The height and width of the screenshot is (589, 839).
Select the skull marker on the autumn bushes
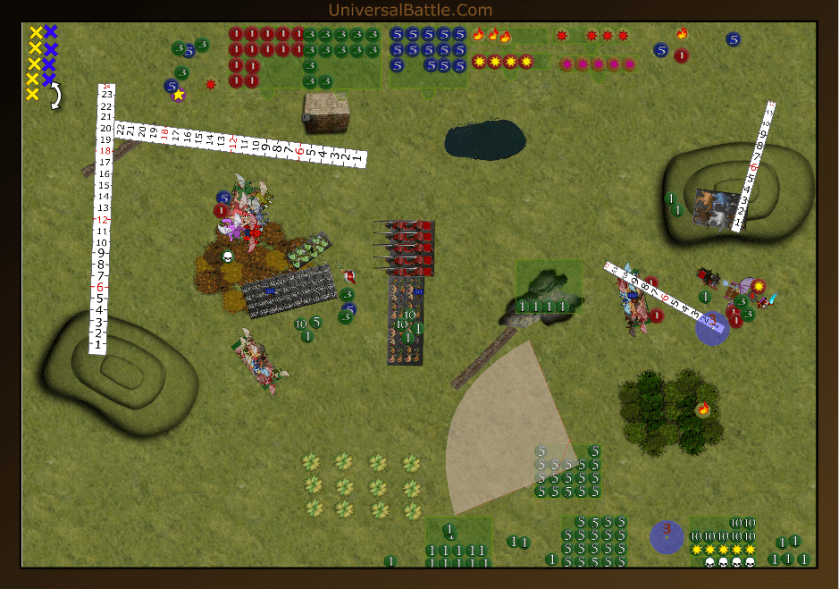tap(227, 257)
